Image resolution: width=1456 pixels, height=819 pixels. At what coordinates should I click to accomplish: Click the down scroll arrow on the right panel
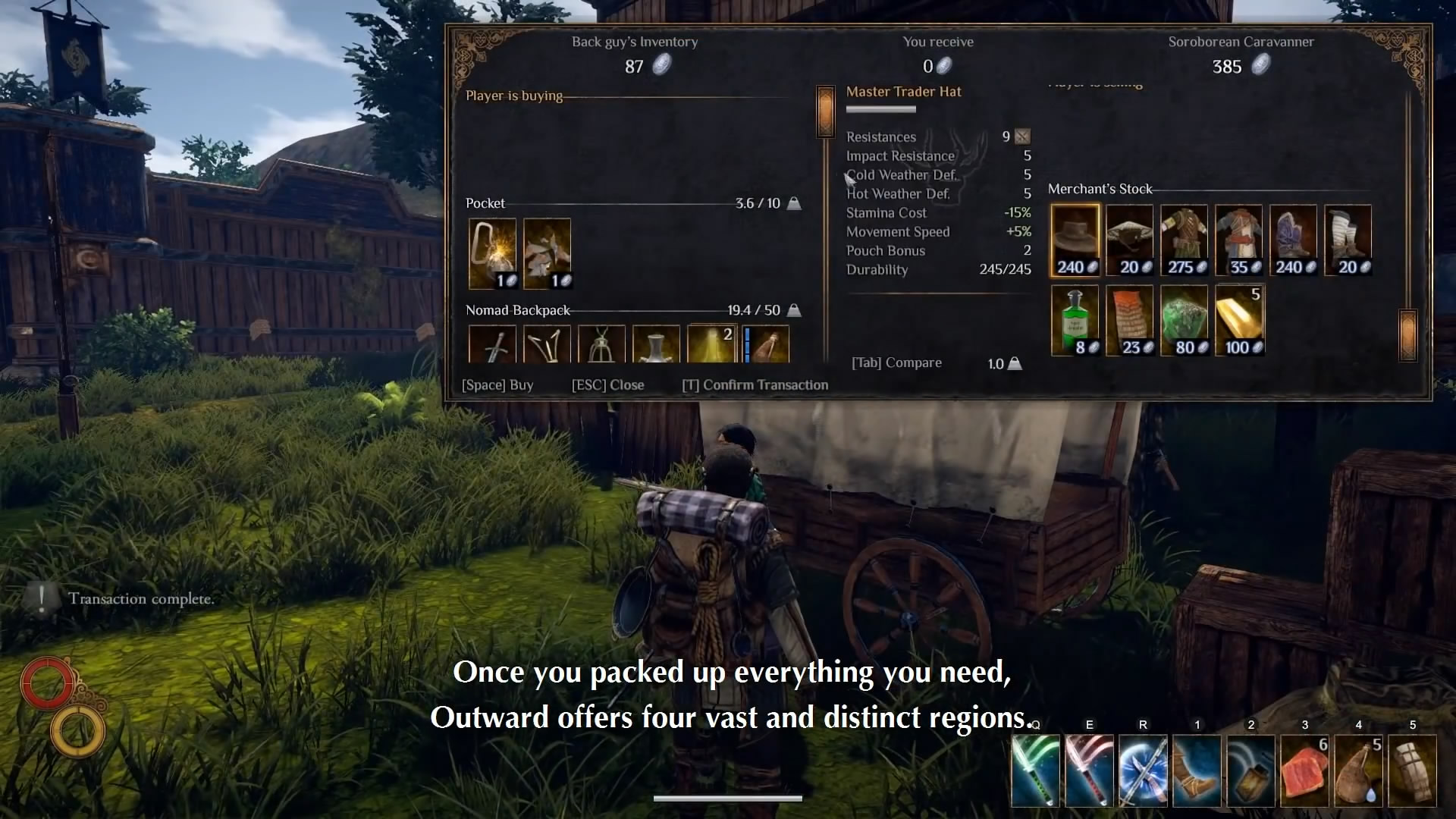click(1407, 334)
